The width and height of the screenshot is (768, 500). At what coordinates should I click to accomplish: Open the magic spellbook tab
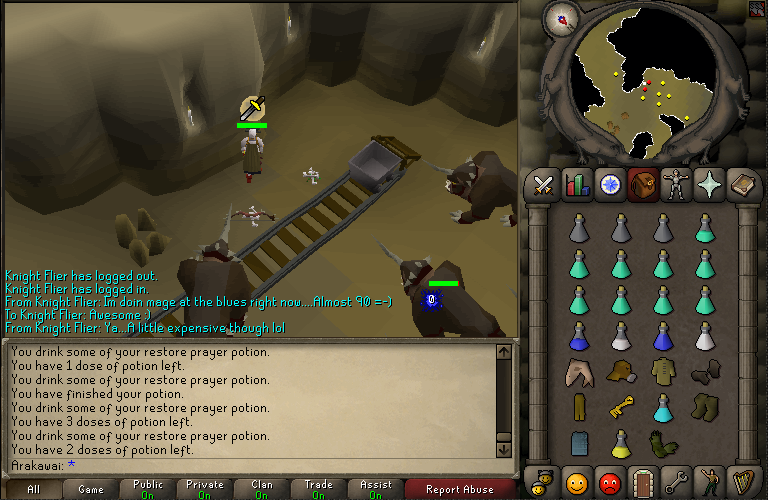click(x=744, y=185)
